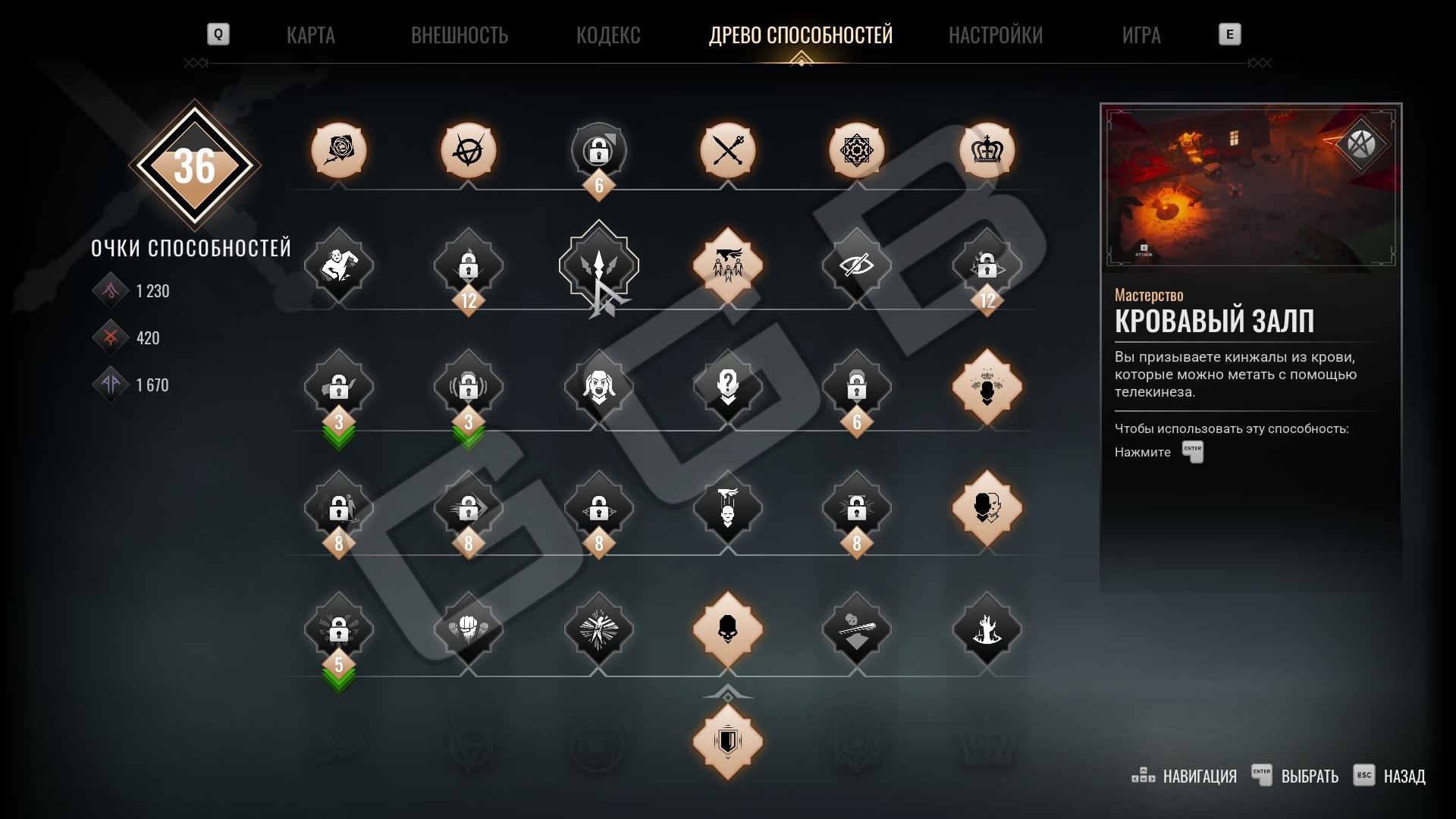Select the rose clan icon

point(339,150)
